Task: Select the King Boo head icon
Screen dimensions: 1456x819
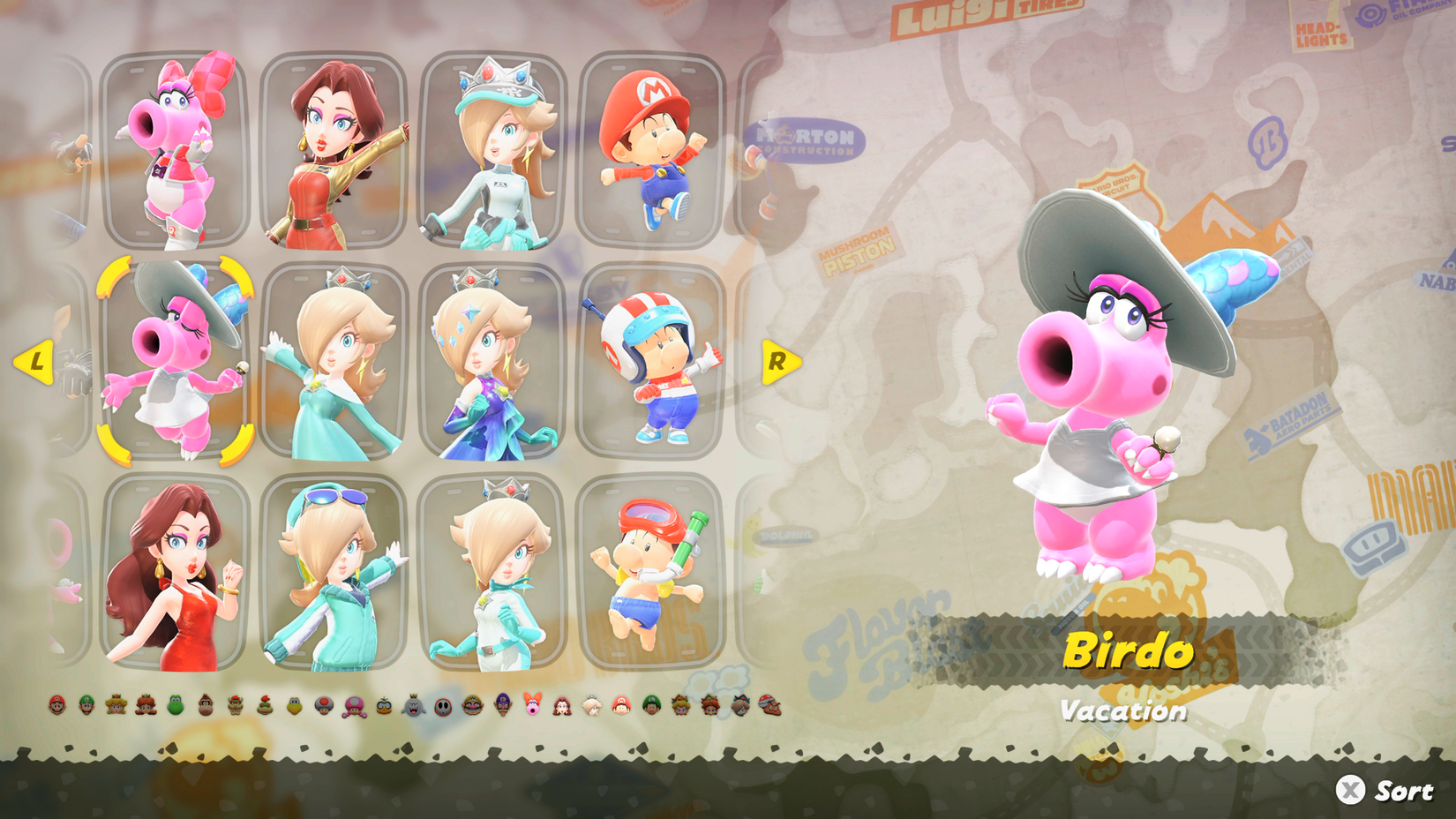Action: [412, 705]
